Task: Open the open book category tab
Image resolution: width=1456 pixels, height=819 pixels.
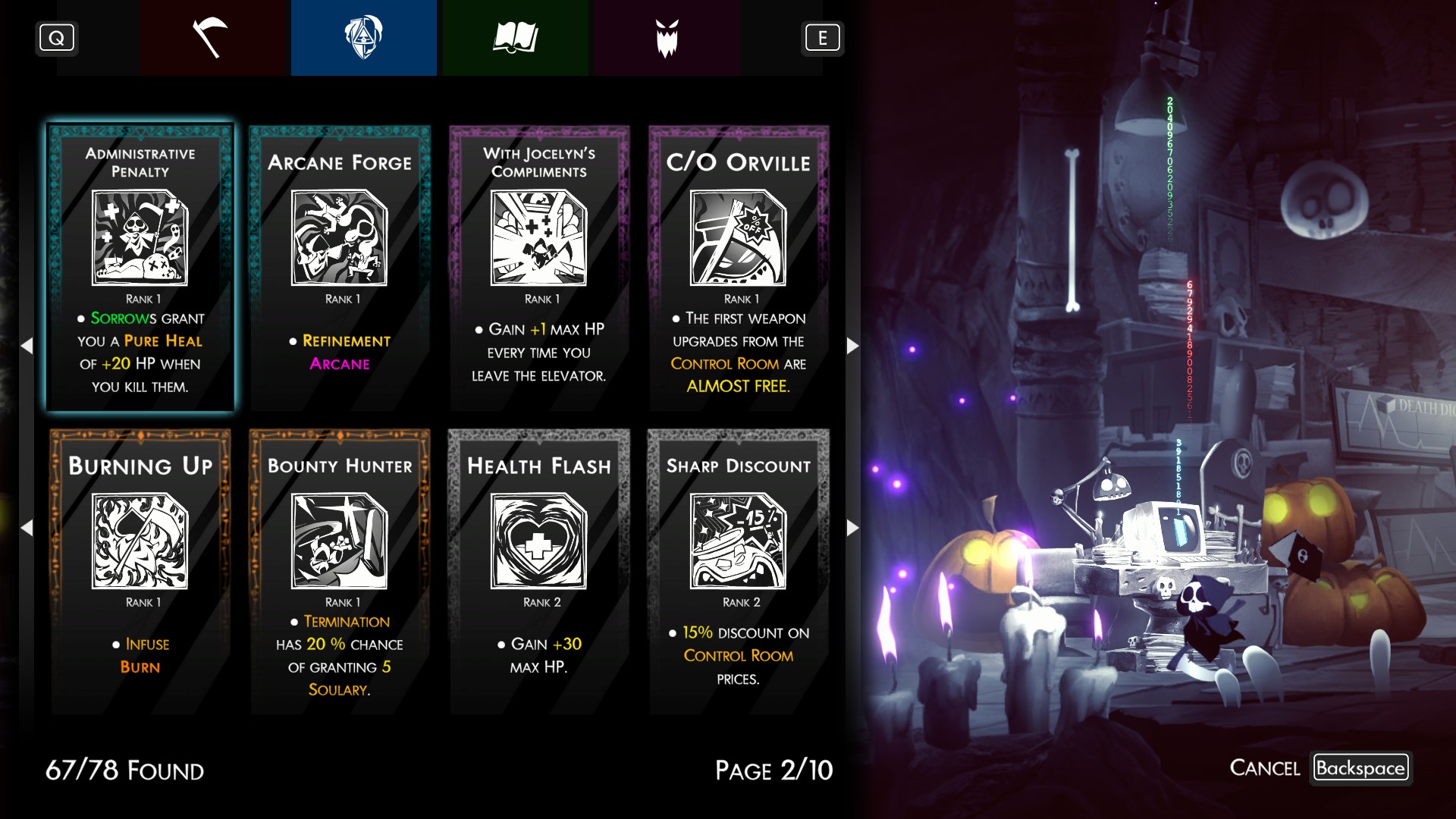Action: coord(515,38)
